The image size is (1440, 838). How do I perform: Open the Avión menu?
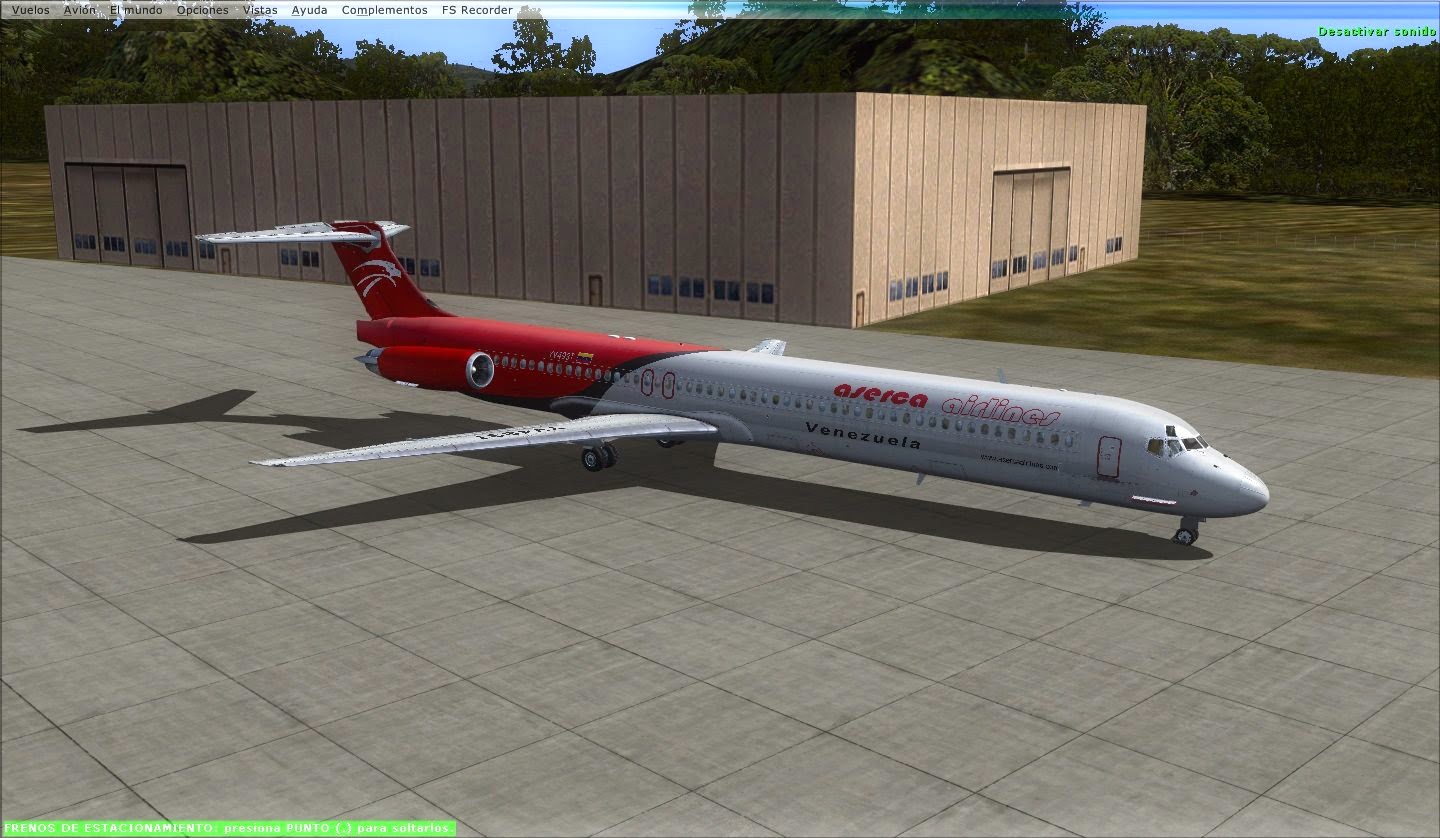click(79, 9)
